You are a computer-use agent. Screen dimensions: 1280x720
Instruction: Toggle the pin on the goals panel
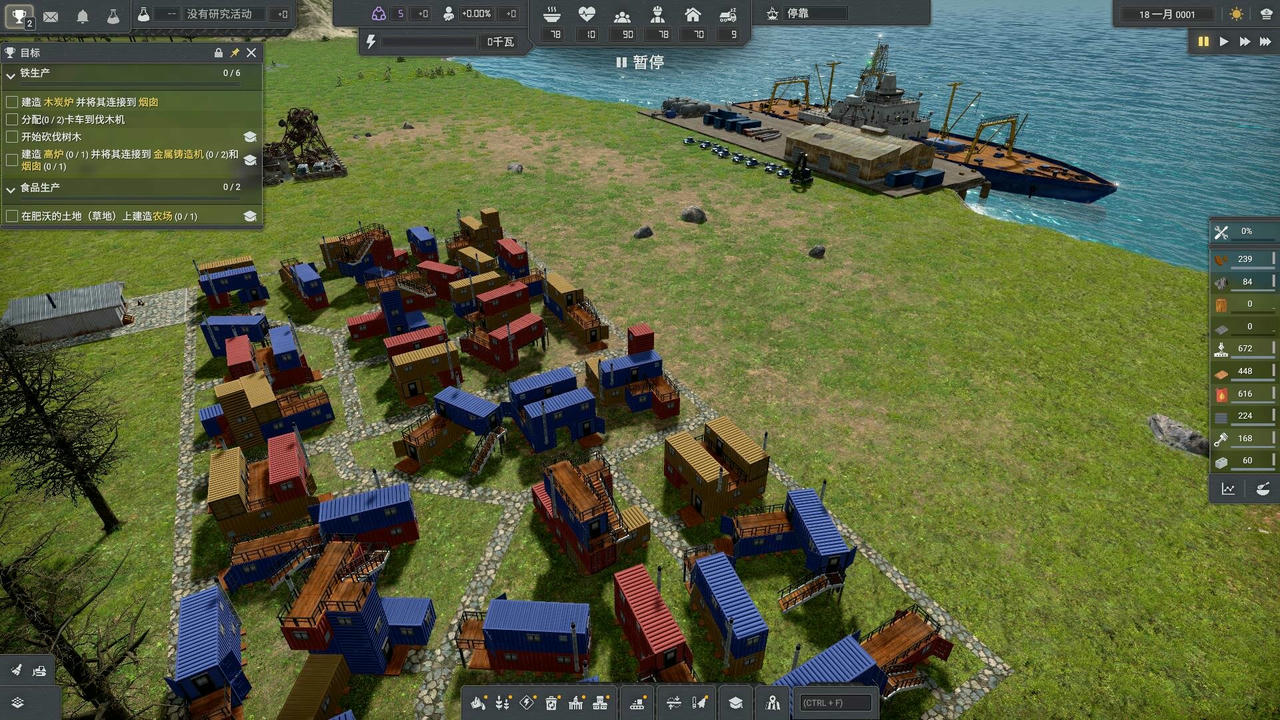(x=235, y=53)
